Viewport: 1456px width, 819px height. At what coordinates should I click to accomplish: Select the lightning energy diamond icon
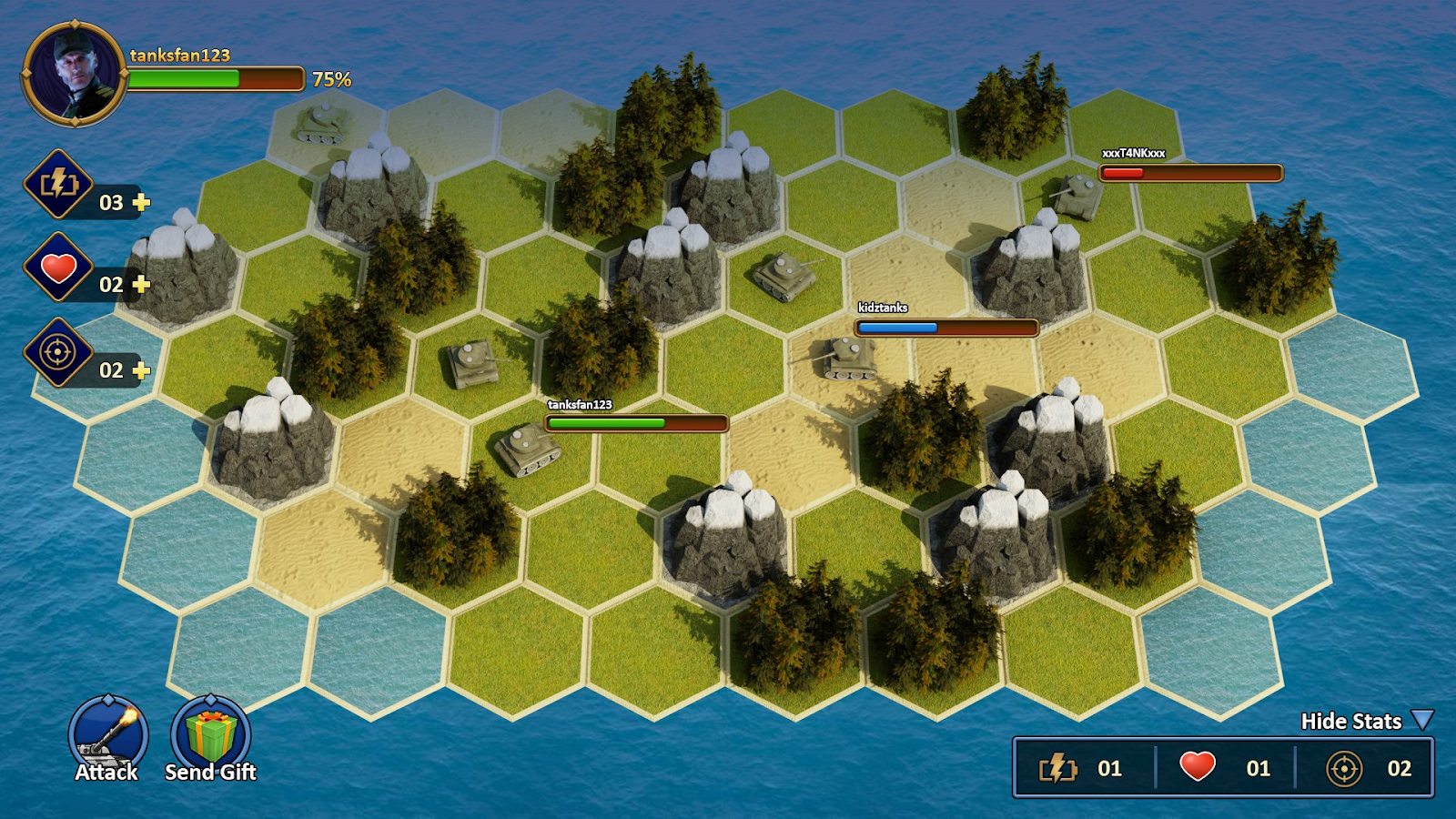[59, 184]
